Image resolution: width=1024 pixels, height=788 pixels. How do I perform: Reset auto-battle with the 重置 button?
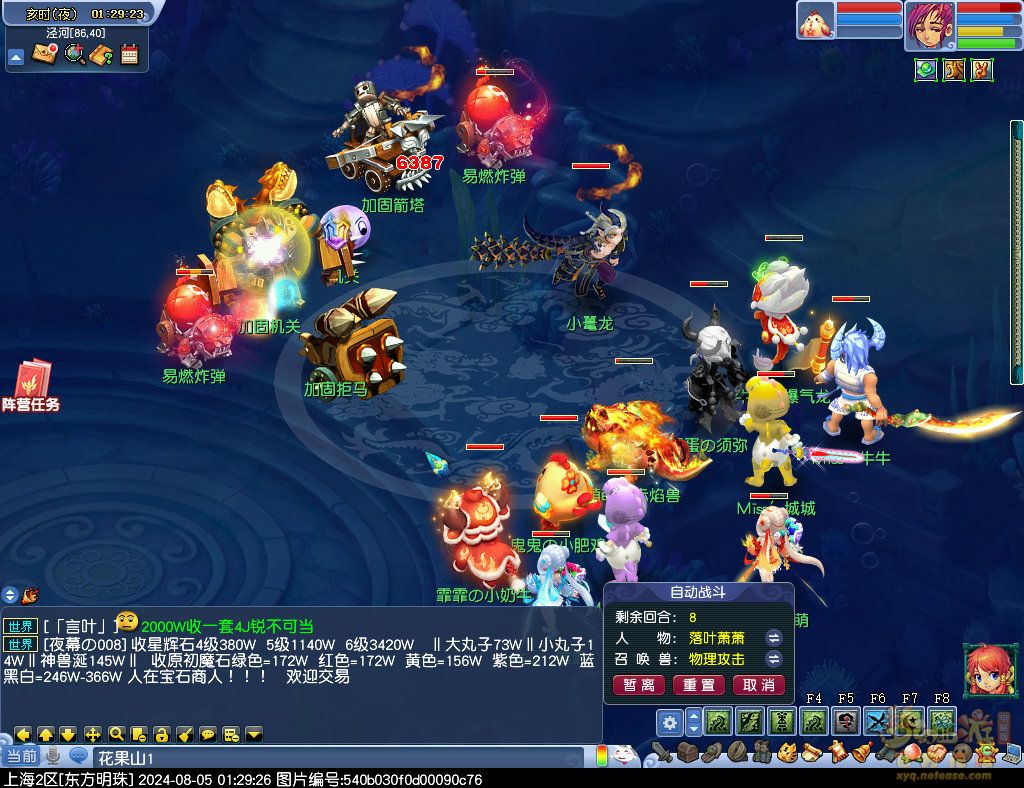click(x=698, y=685)
